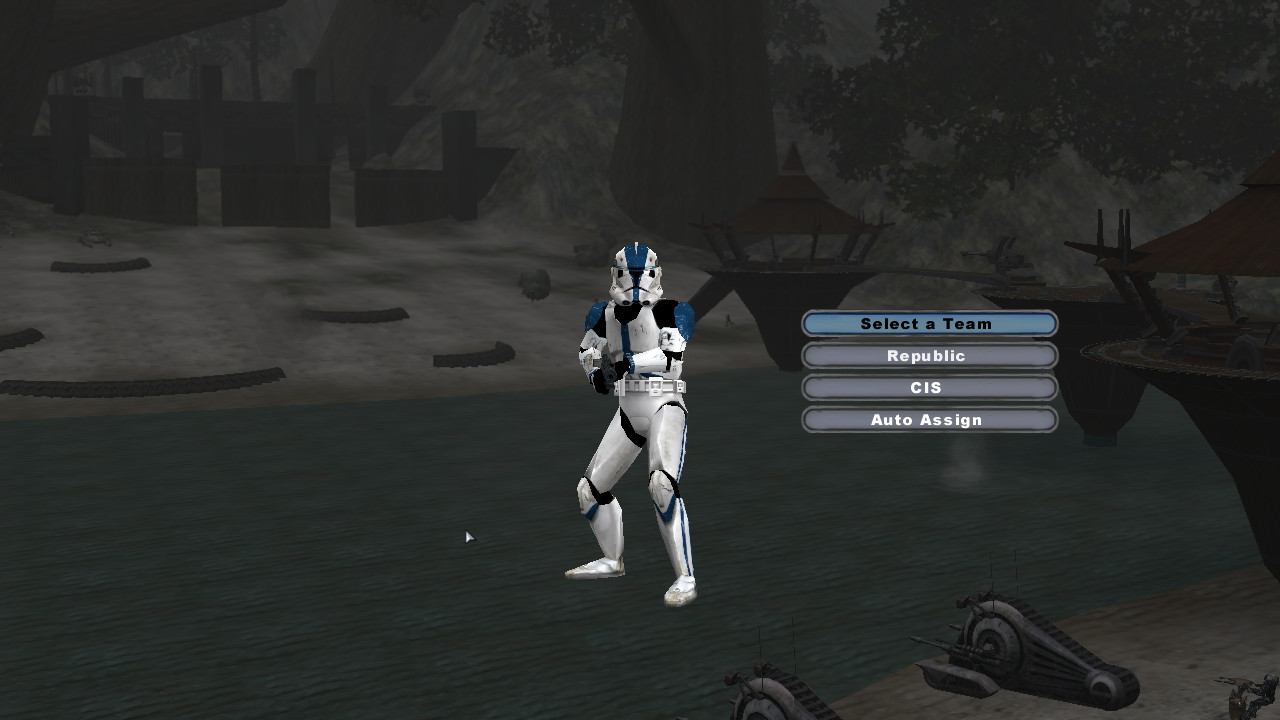Viewport: 1280px width, 720px height.
Task: Click the highlighted Select a Team banner
Action: (x=928, y=323)
